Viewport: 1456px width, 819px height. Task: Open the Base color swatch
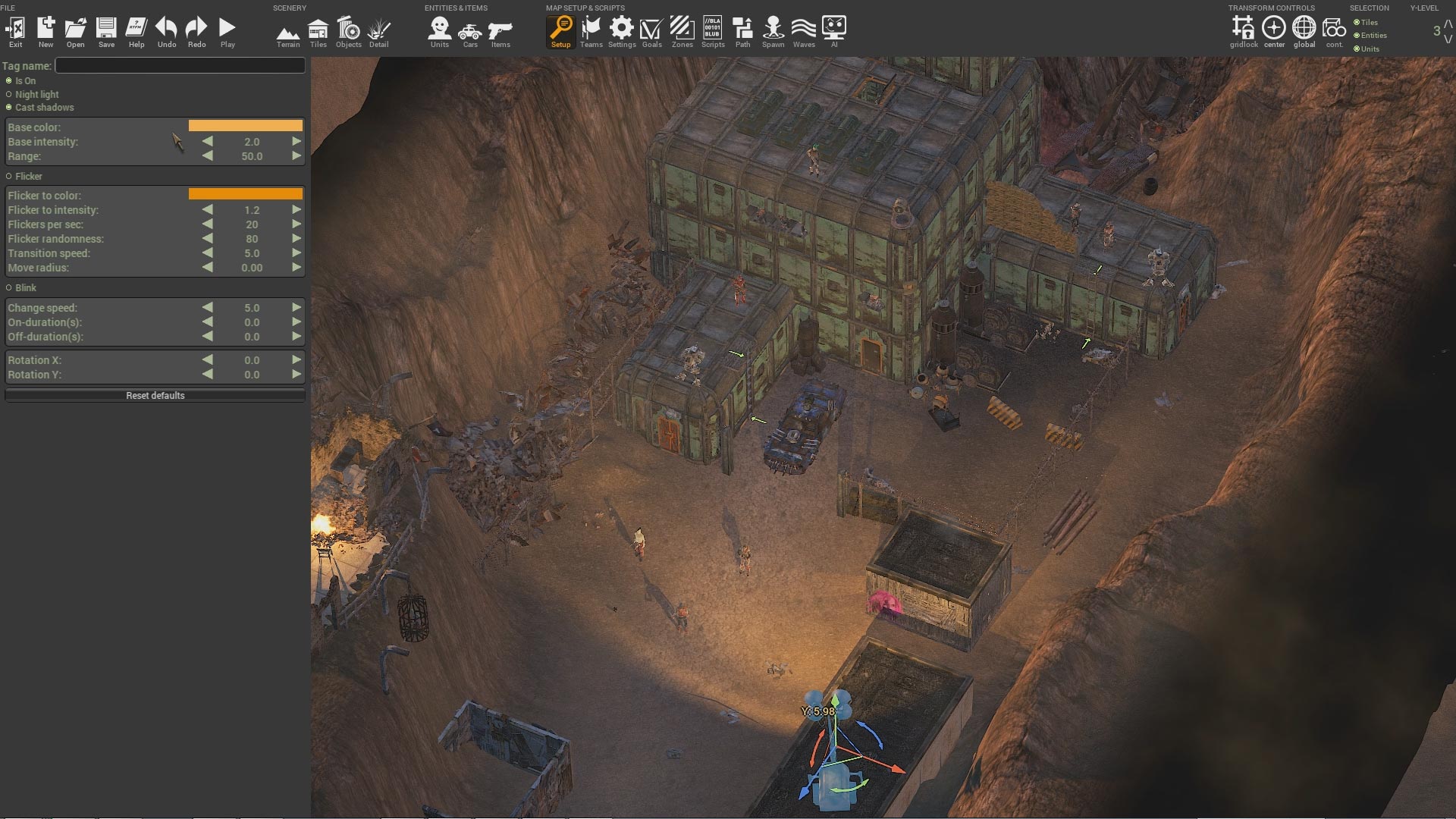coord(245,126)
